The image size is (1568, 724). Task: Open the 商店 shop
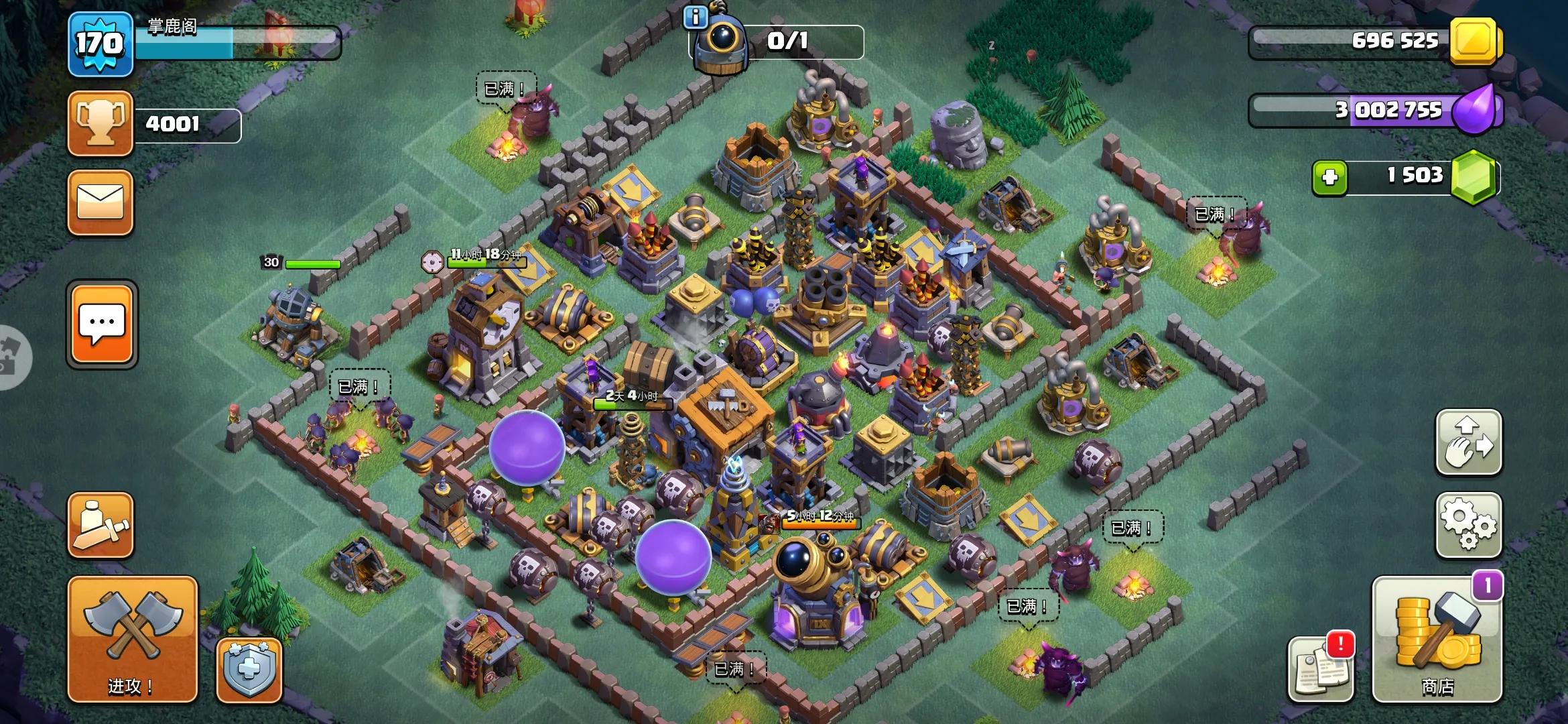1437,639
